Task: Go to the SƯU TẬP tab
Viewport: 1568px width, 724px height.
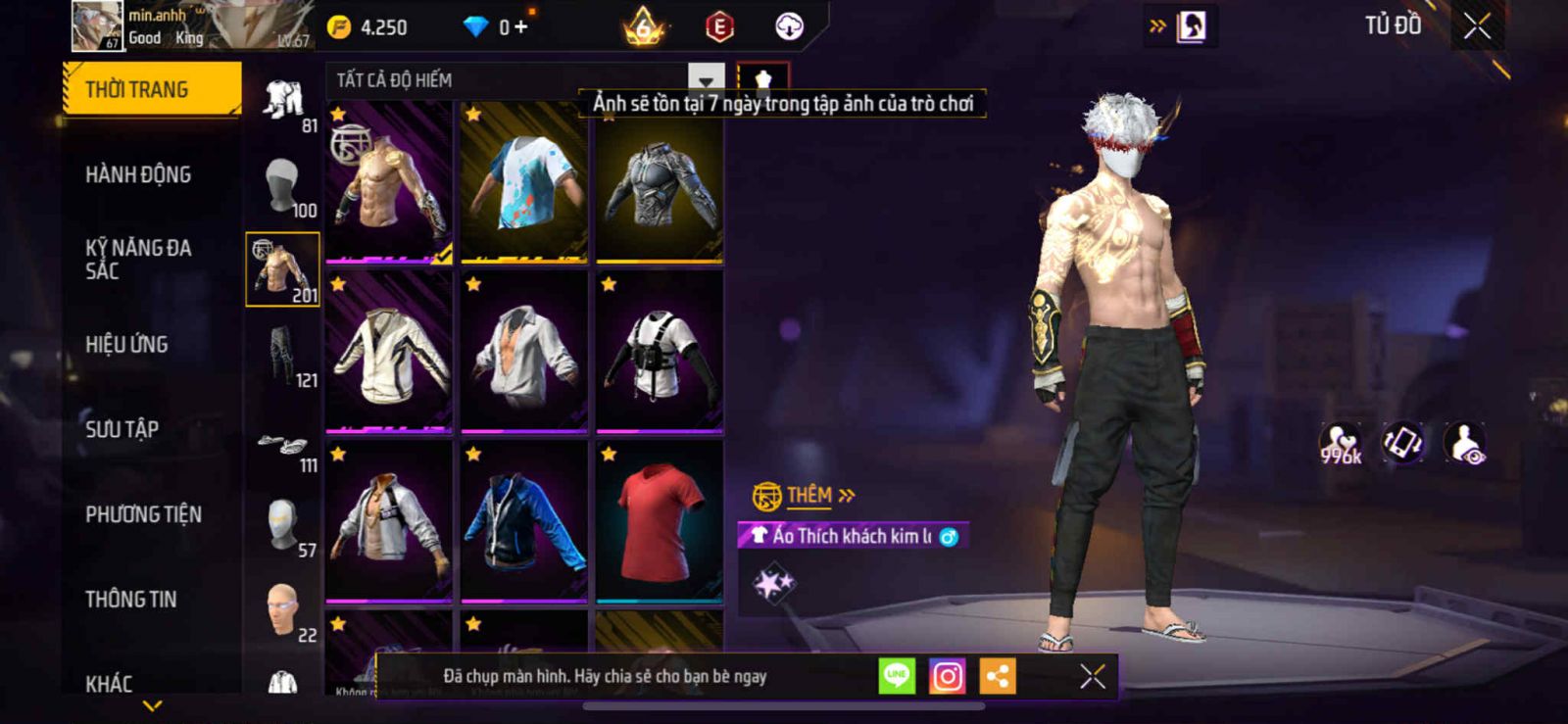Action: (x=122, y=429)
